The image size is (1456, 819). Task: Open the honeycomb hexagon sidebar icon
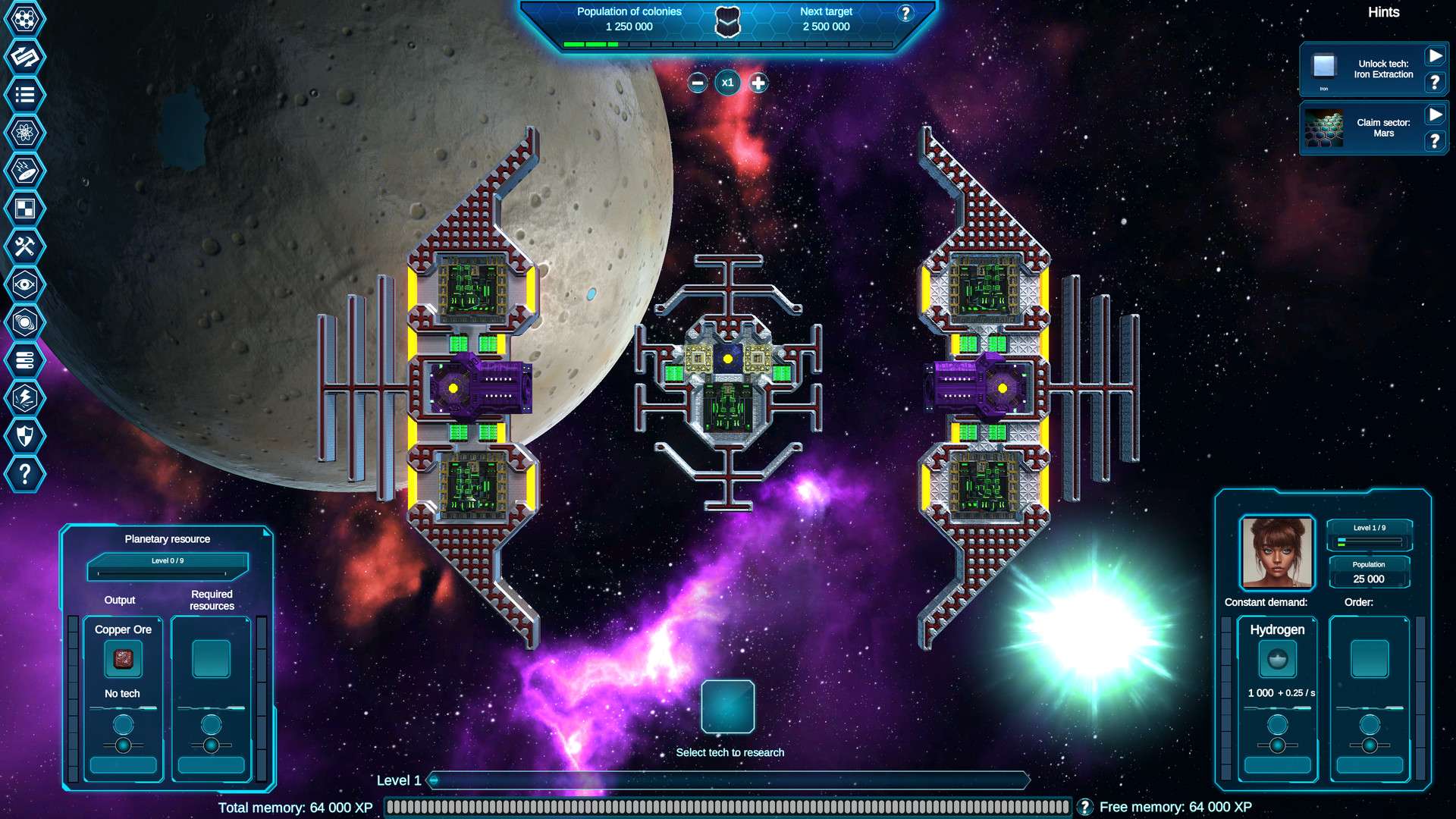[24, 18]
